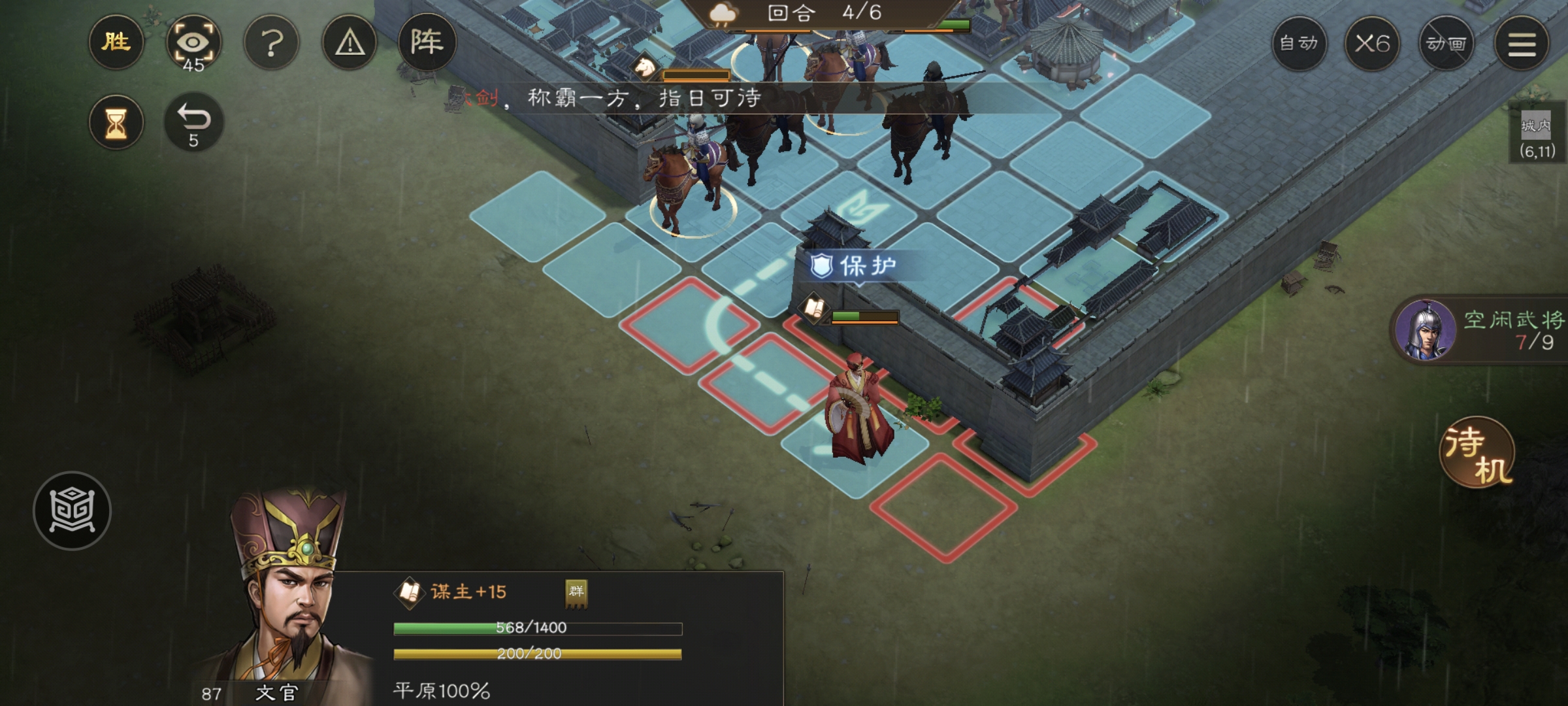Select the 保护 protect action label
This screenshot has width=1568, height=706.
coord(855,266)
